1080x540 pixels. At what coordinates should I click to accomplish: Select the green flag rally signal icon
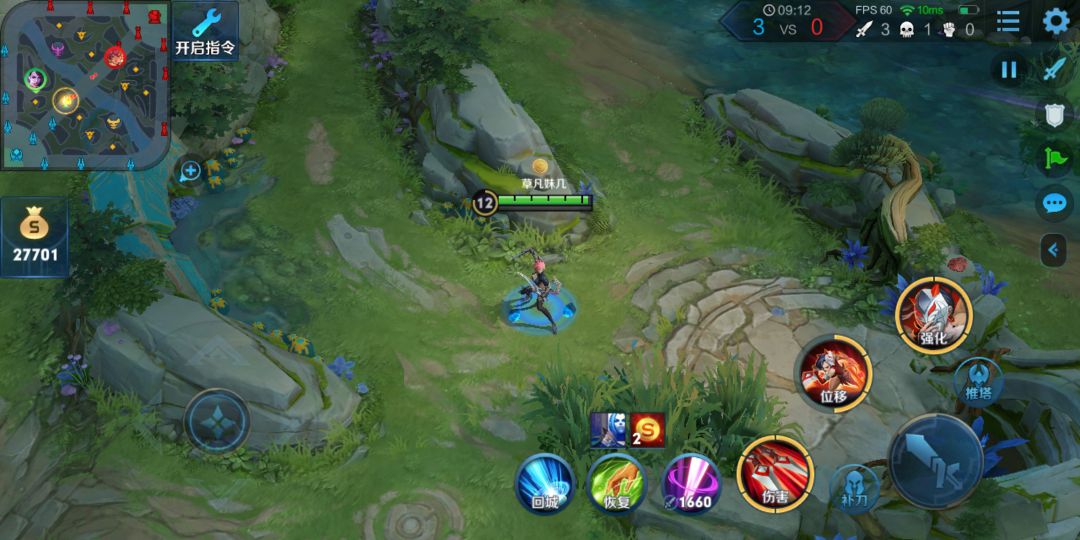click(x=1055, y=158)
